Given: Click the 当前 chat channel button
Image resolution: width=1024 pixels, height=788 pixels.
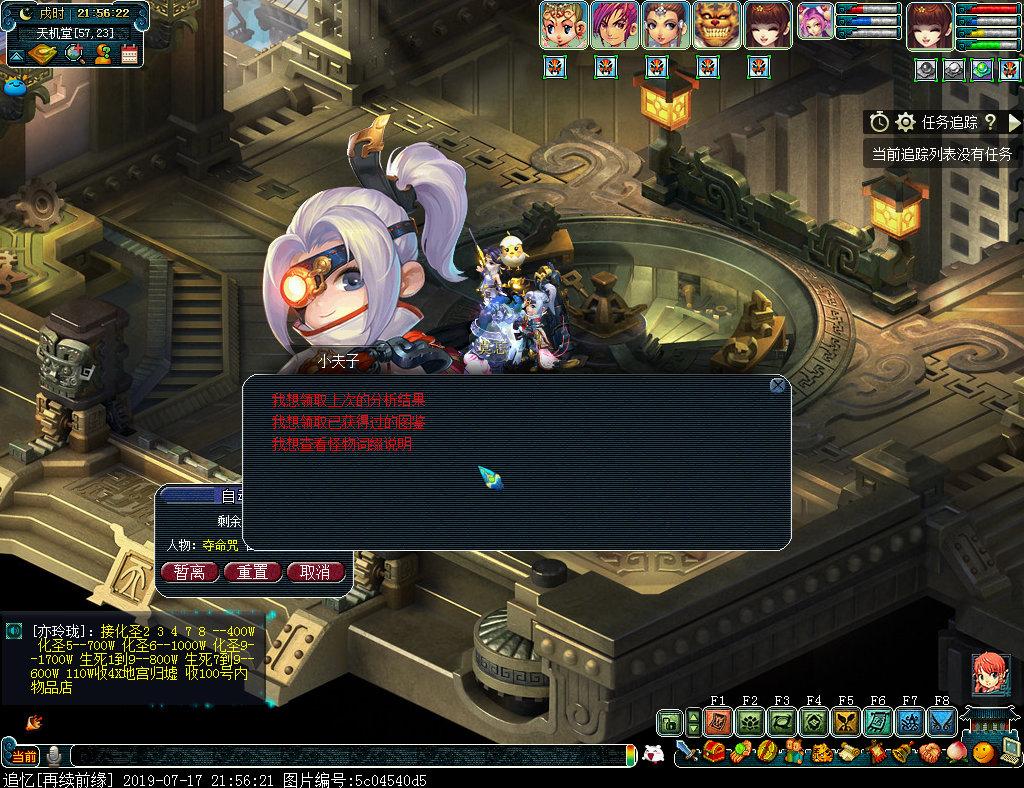Looking at the screenshot, I should 21,755.
